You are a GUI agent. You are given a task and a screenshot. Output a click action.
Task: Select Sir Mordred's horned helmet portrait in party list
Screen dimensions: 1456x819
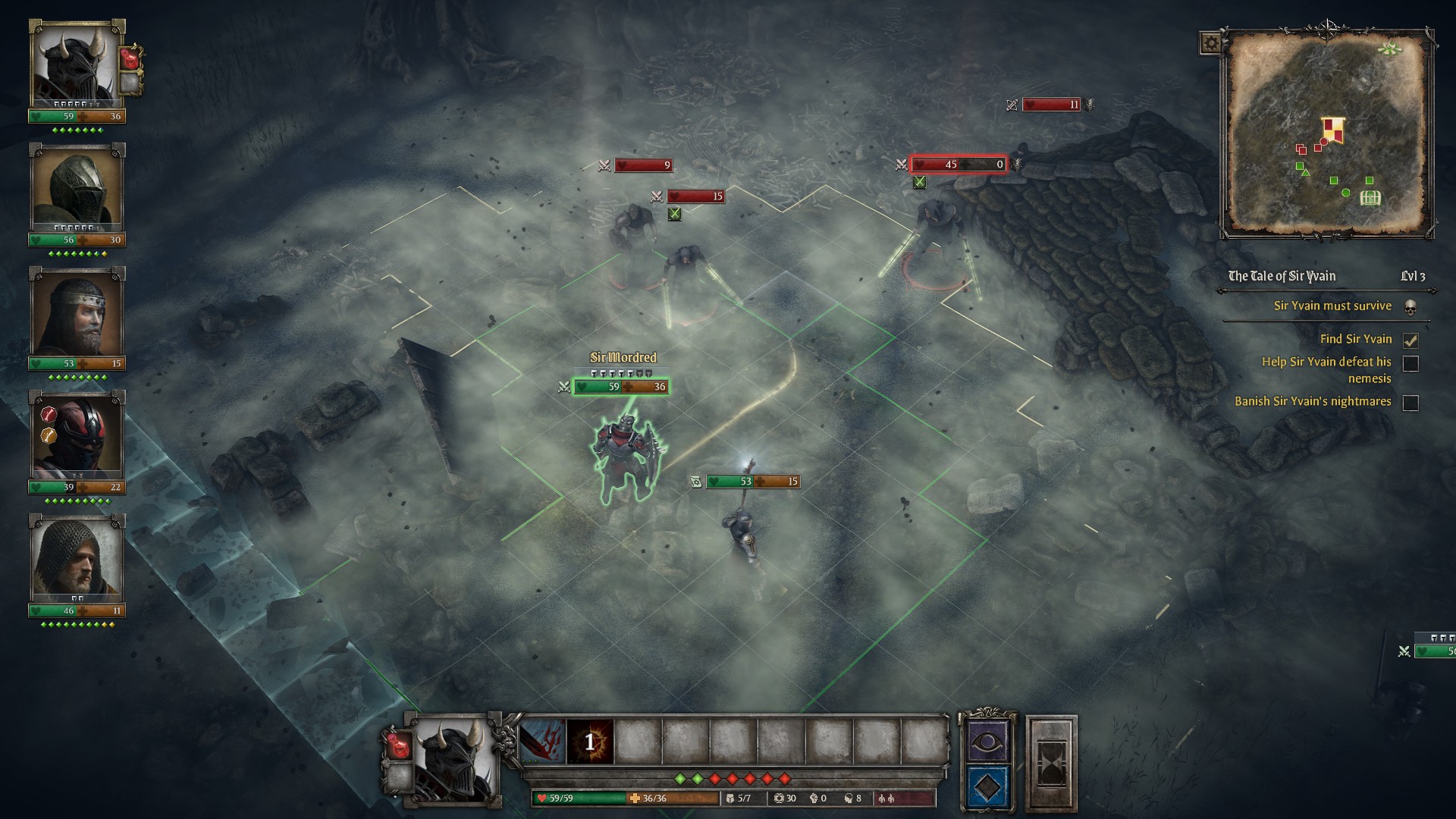click(76, 66)
